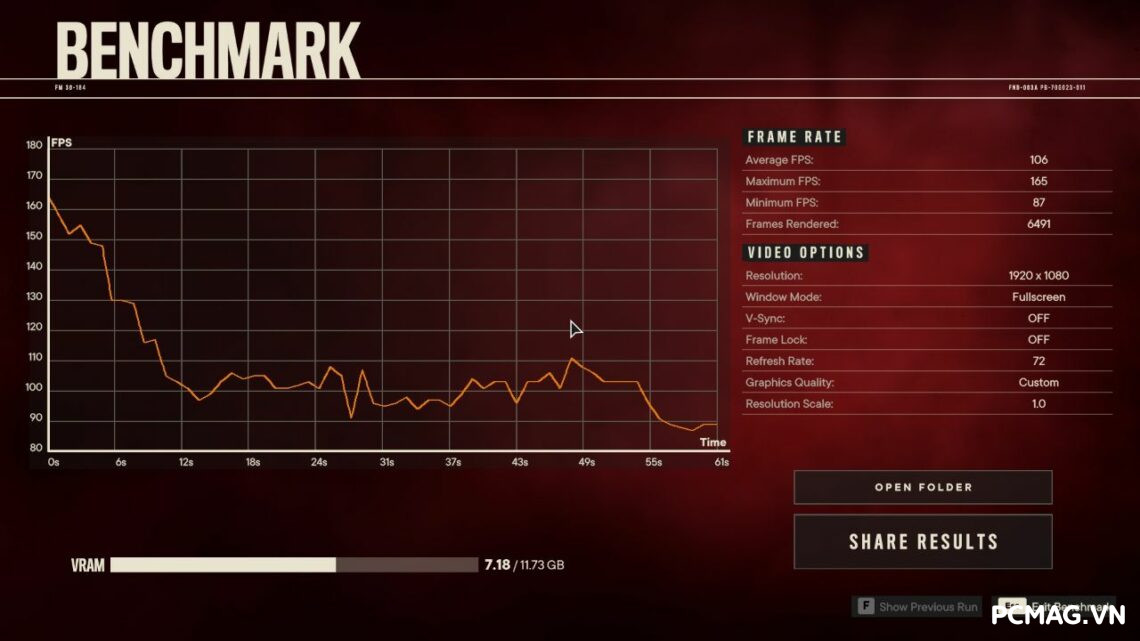1140x641 pixels.
Task: Open the benchmark results folder
Action: (x=922, y=488)
